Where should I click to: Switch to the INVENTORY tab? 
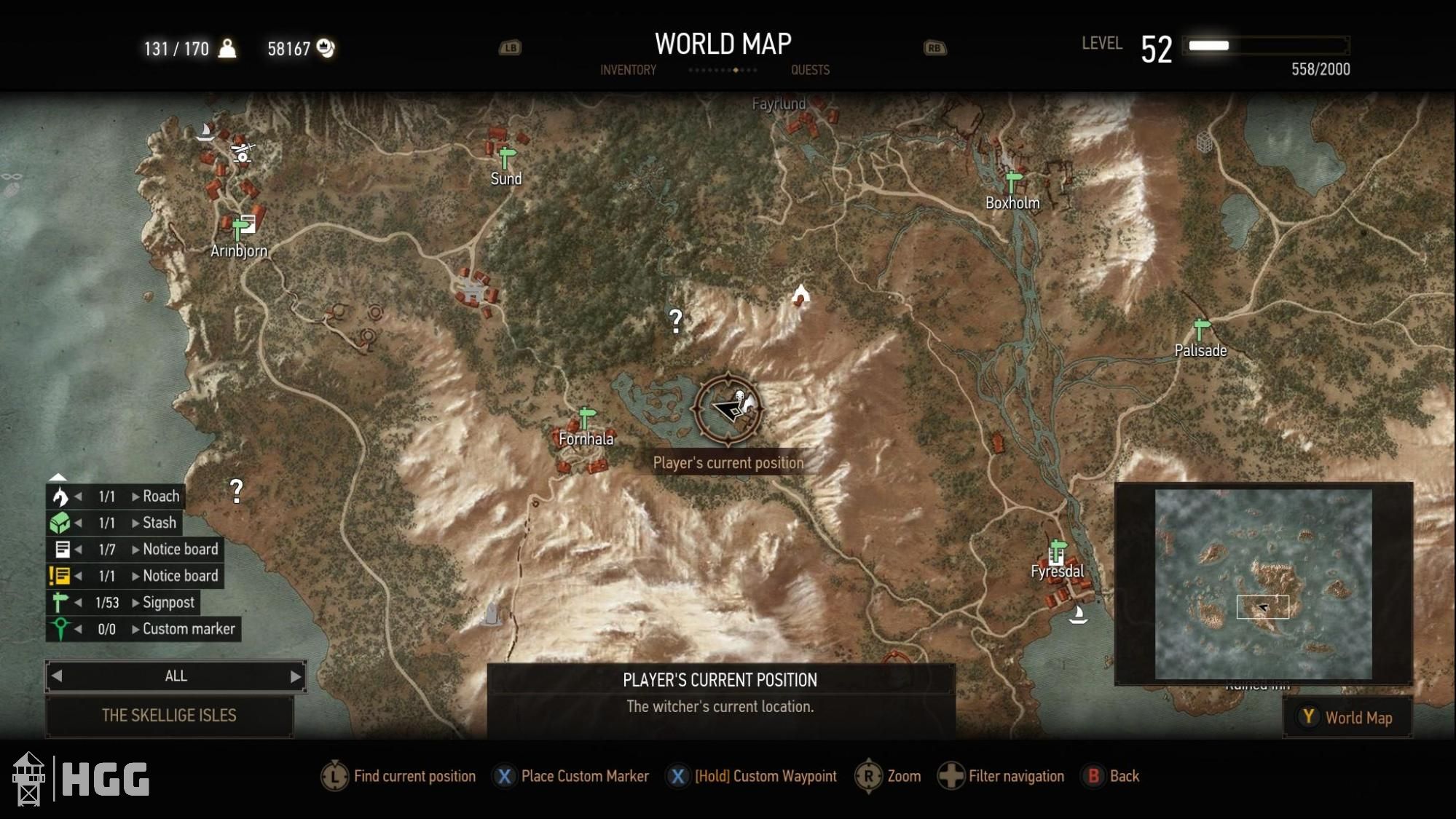coord(627,70)
